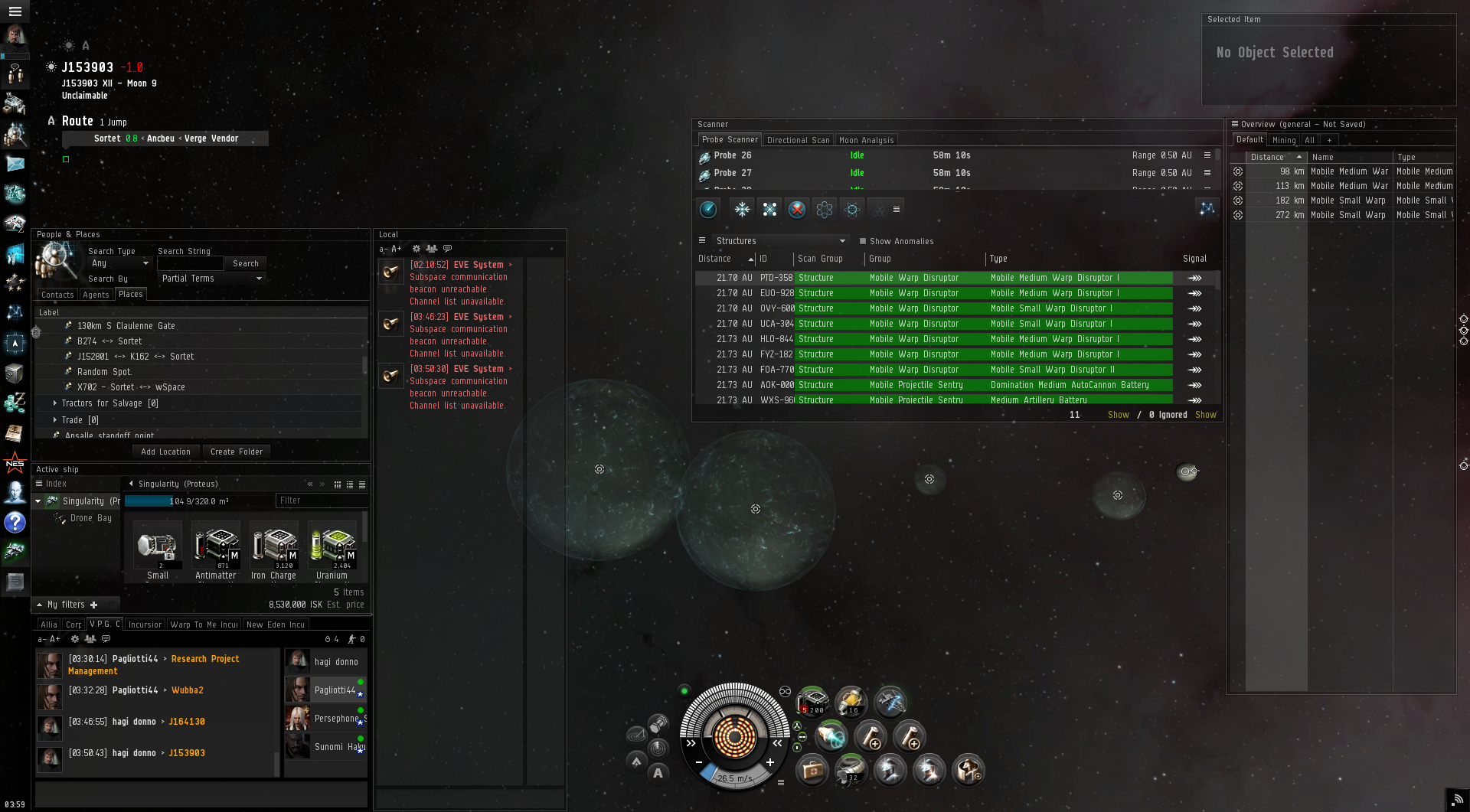This screenshot has height=812, width=1470.
Task: Open the Structures filter dropdown
Action: pos(779,241)
